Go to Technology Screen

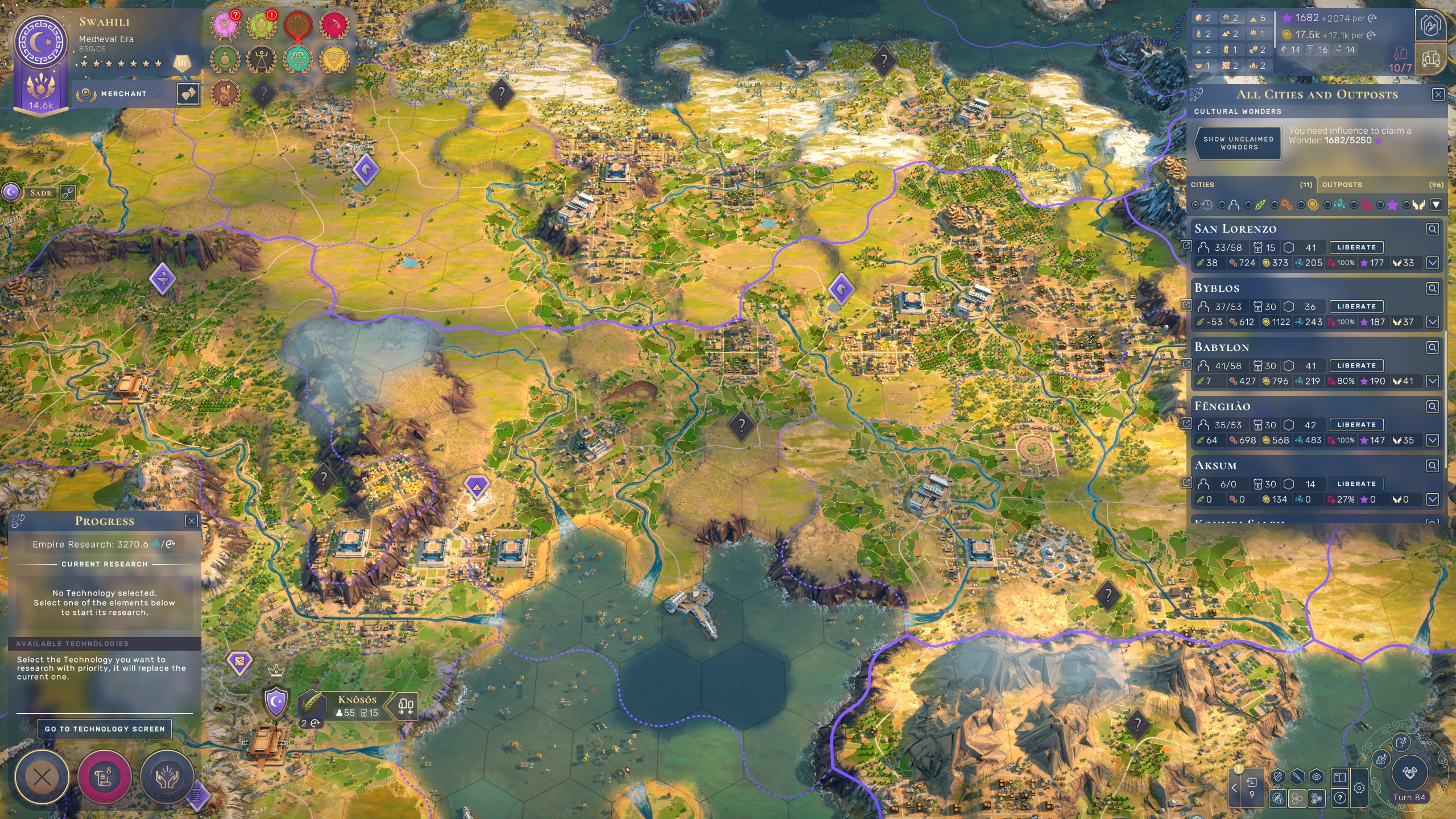[x=105, y=729]
